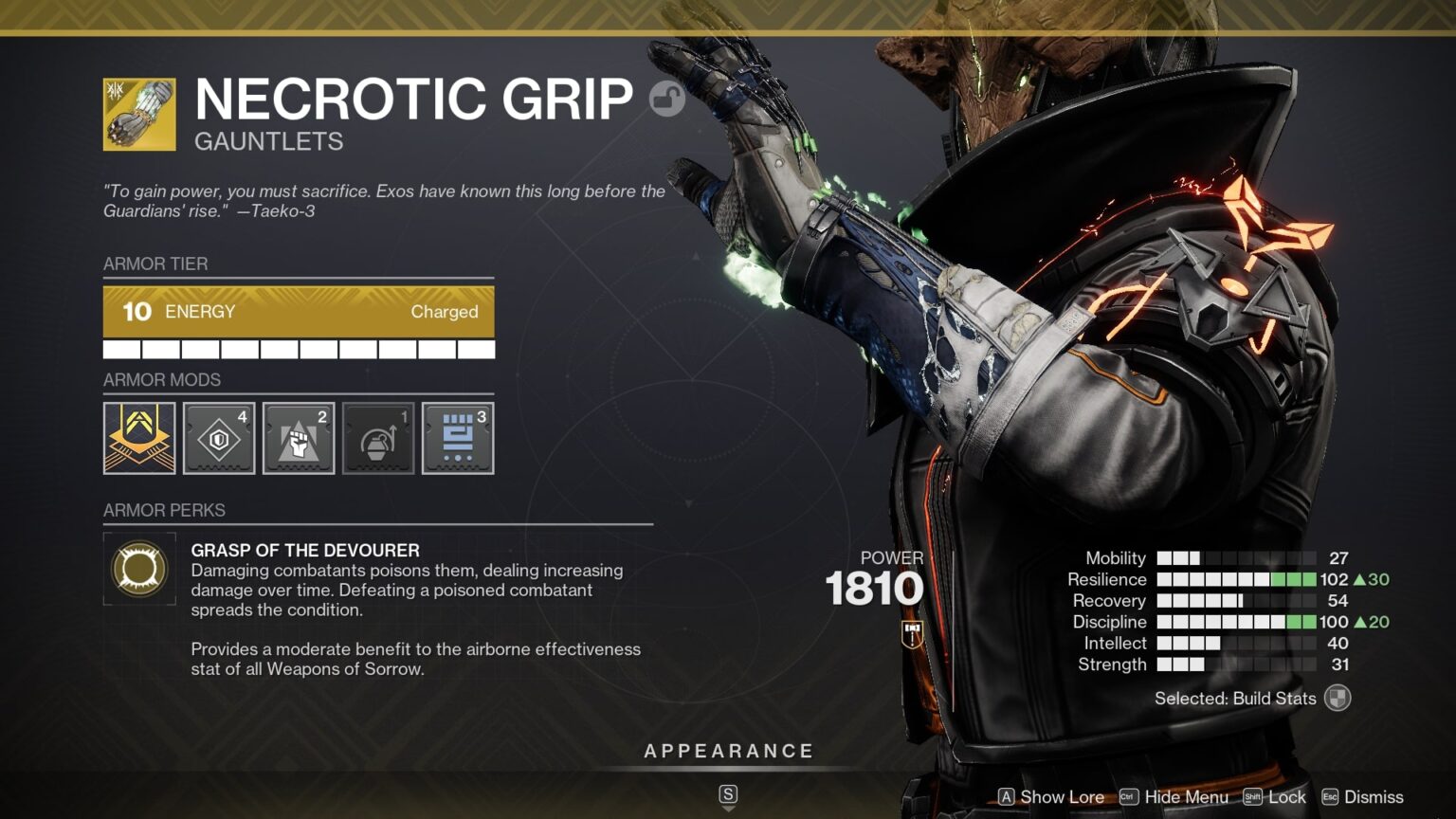Click the A key prompt next to Show Lore
The width and height of the screenshot is (1456, 819).
tap(1008, 797)
